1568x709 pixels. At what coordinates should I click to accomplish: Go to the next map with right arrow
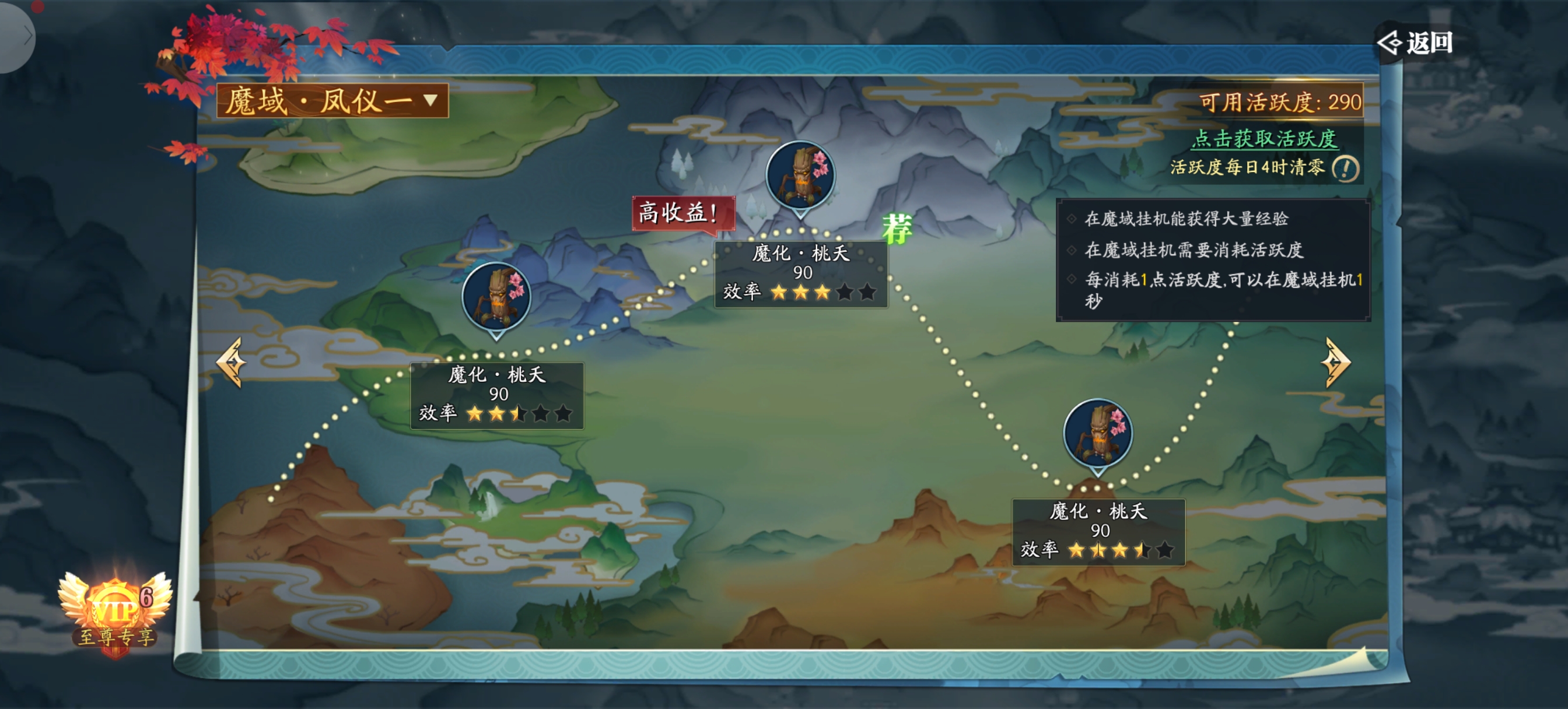pyautogui.click(x=1335, y=362)
